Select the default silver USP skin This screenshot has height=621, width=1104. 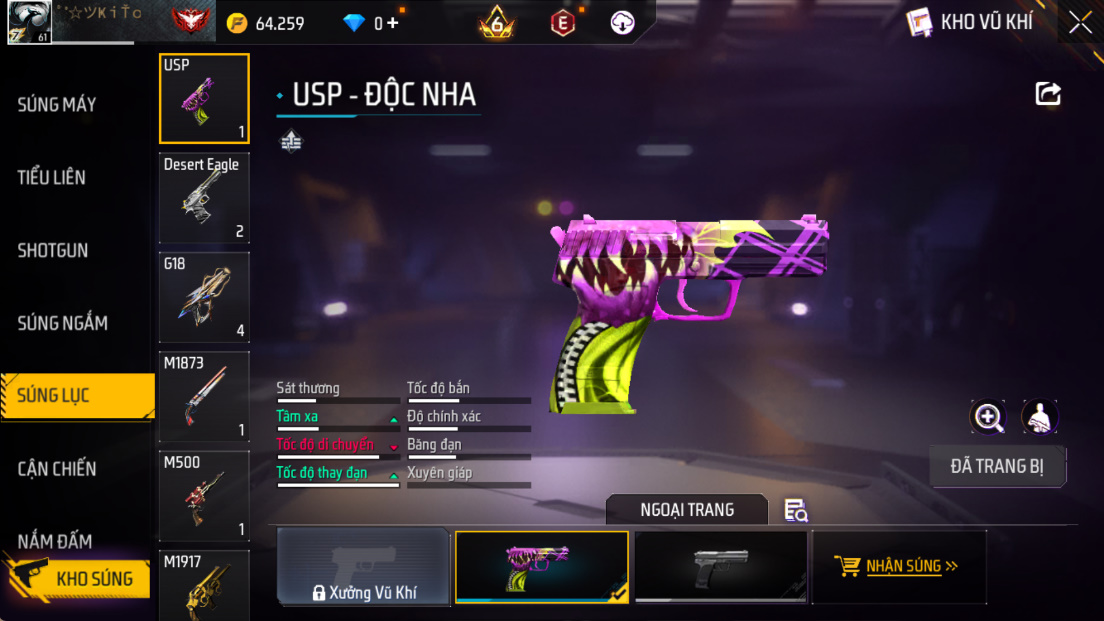tap(721, 566)
